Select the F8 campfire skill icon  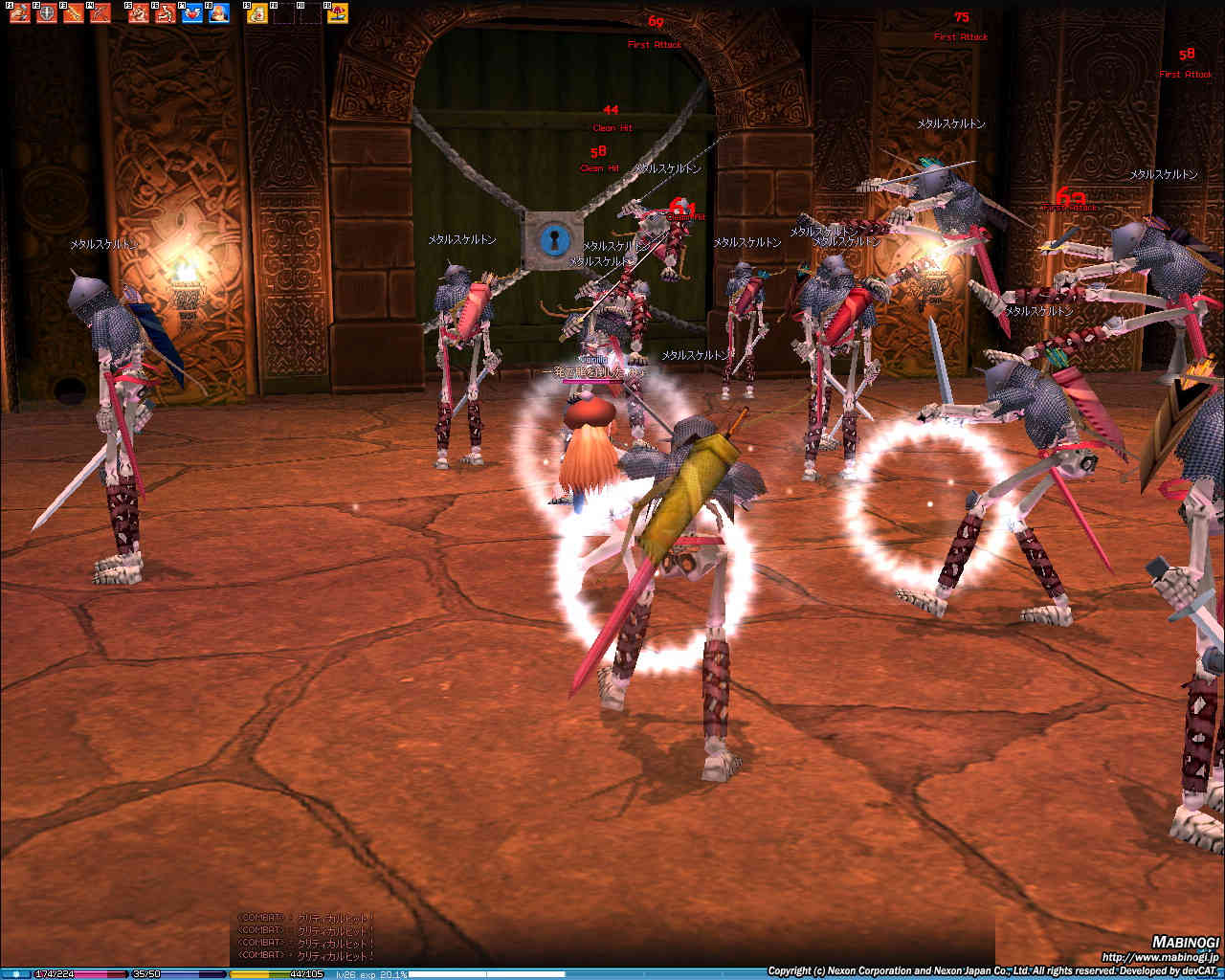pyautogui.click(x=219, y=13)
